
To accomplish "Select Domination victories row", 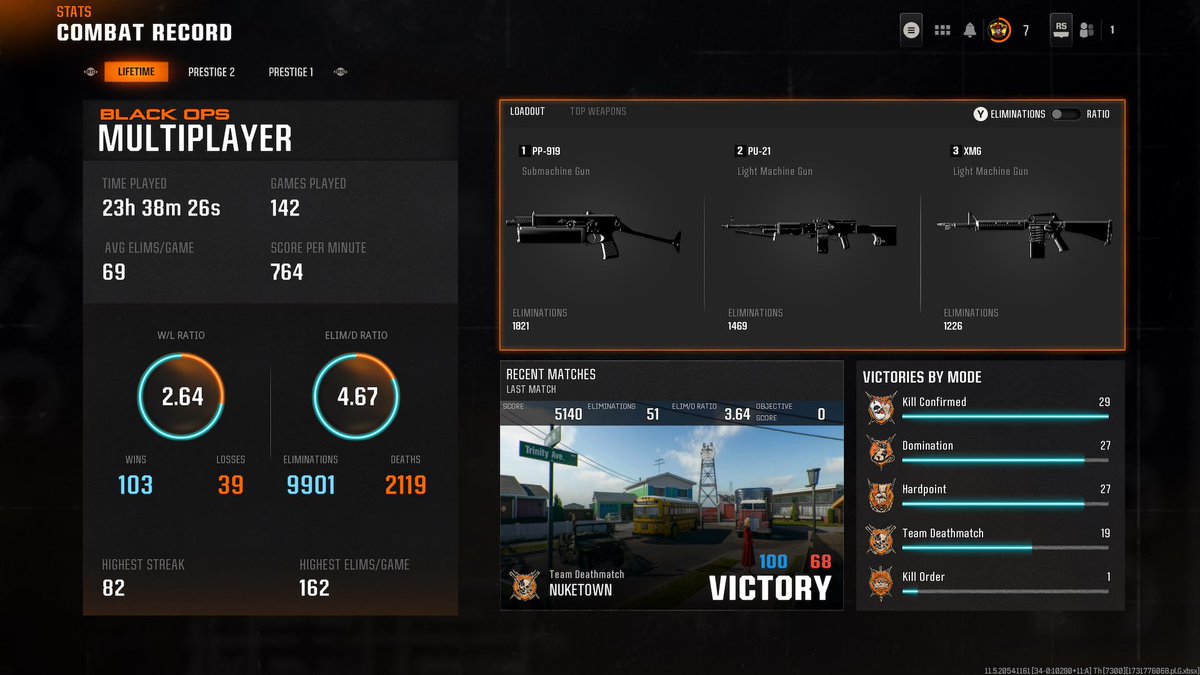I will [x=990, y=451].
